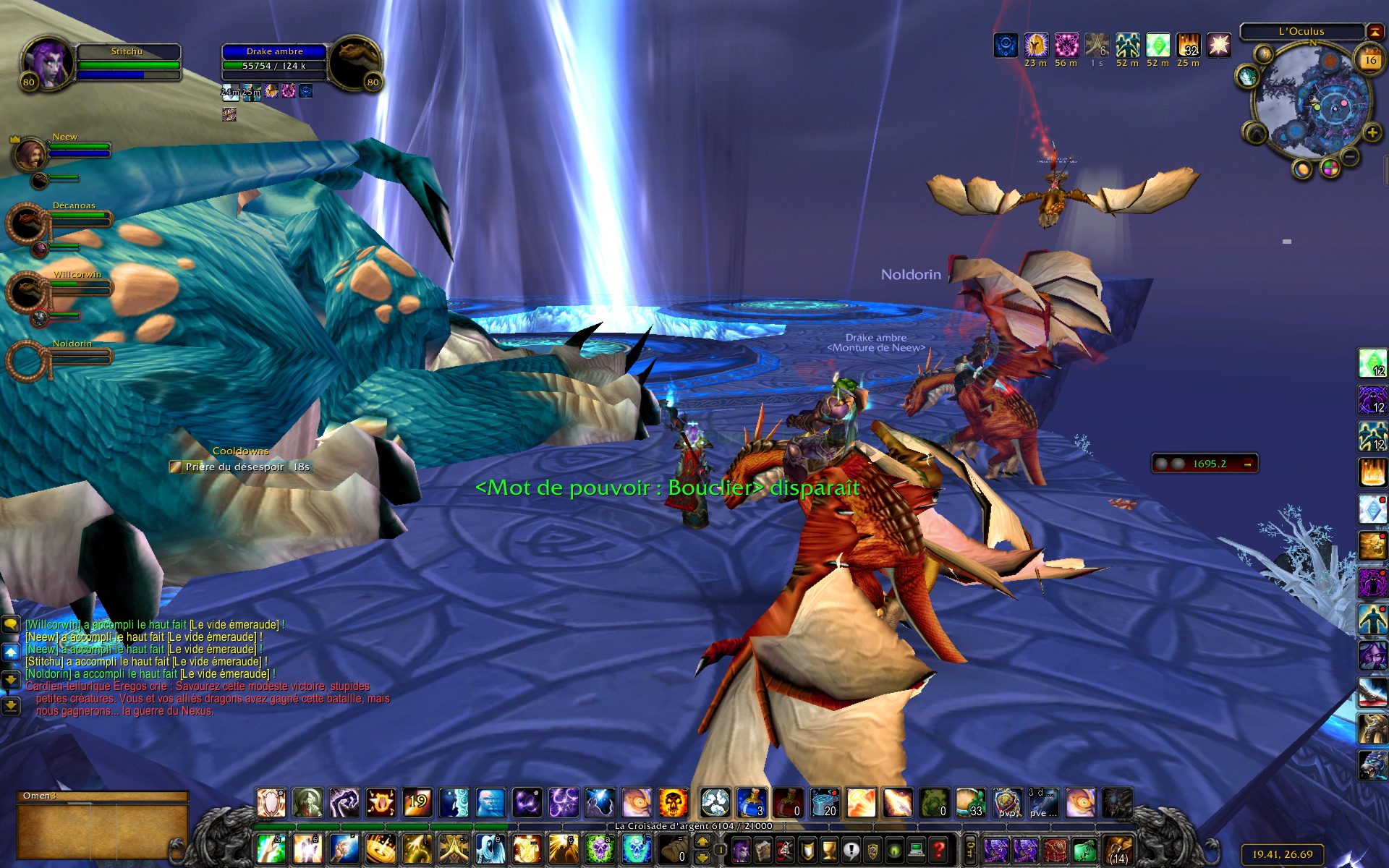Page up the action bar arrow
The width and height of the screenshot is (1389, 868).
(702, 841)
